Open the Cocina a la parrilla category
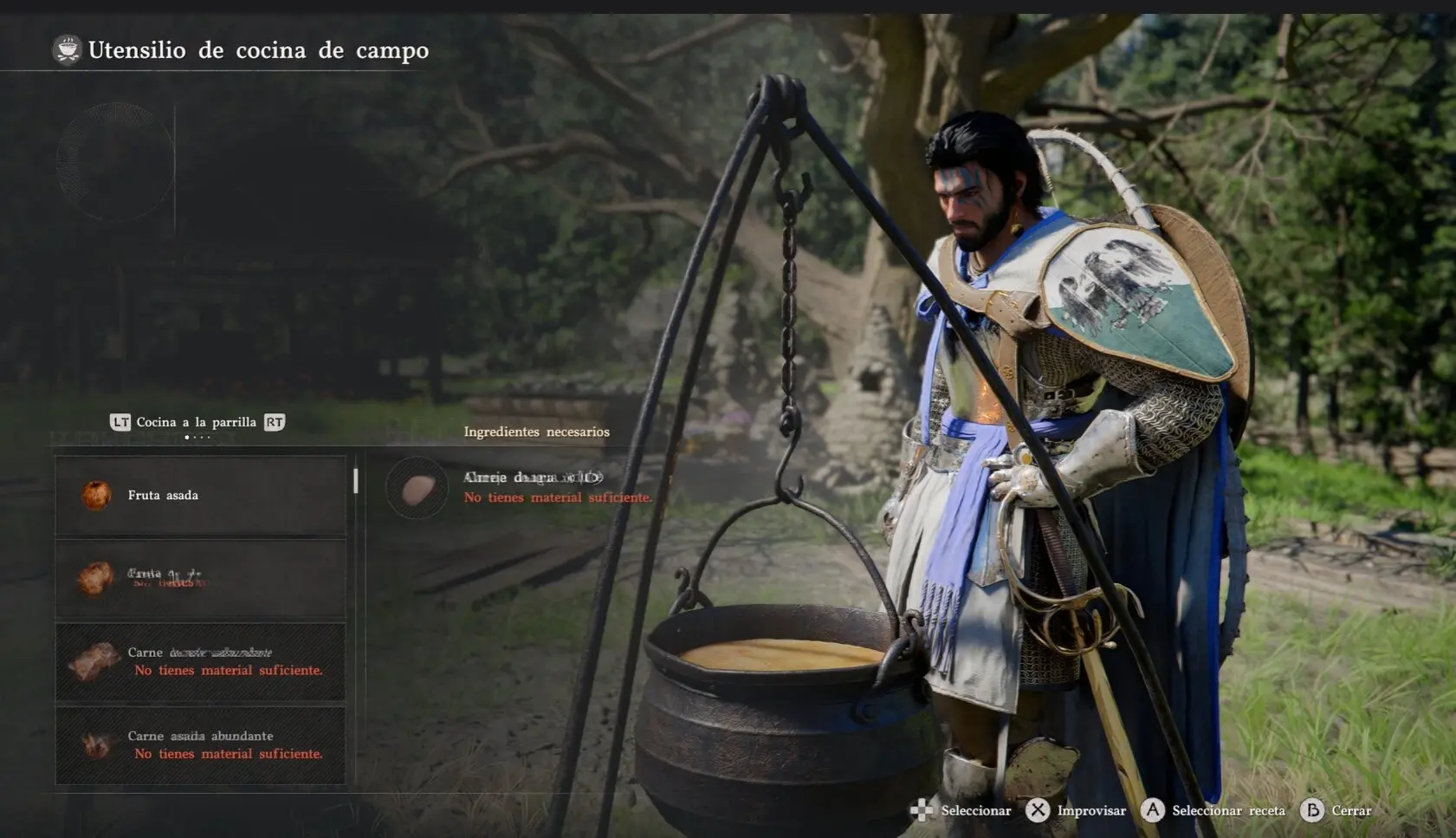 click(197, 422)
